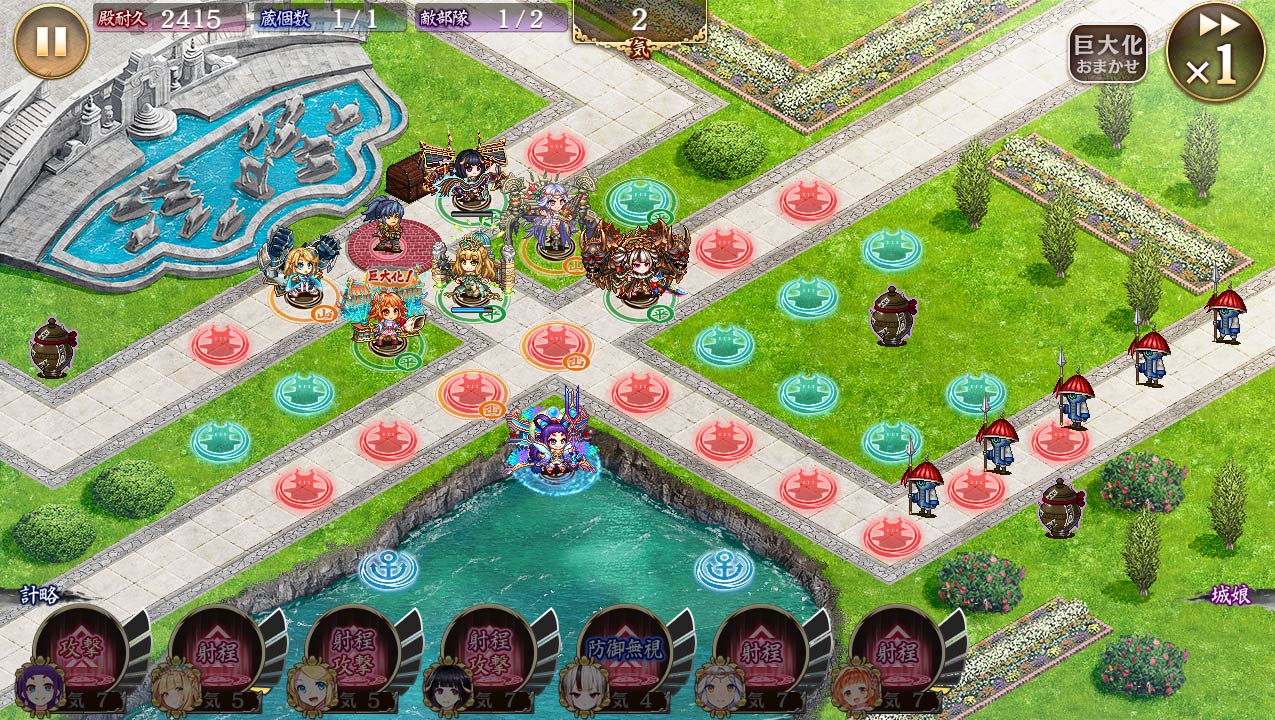
Task: Select the purple-haired unit deployed on water
Action: (551, 445)
